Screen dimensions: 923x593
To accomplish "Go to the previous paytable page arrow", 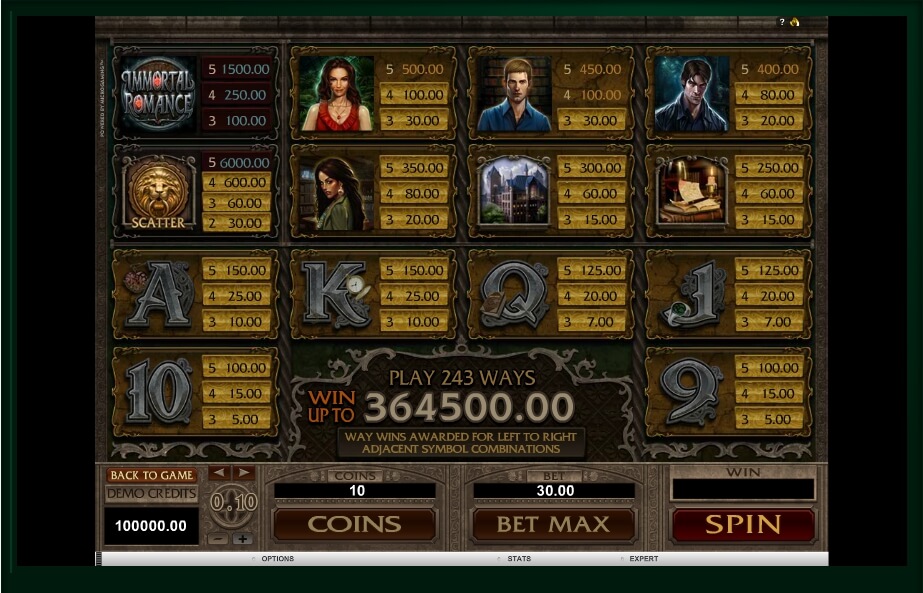I will [219, 472].
